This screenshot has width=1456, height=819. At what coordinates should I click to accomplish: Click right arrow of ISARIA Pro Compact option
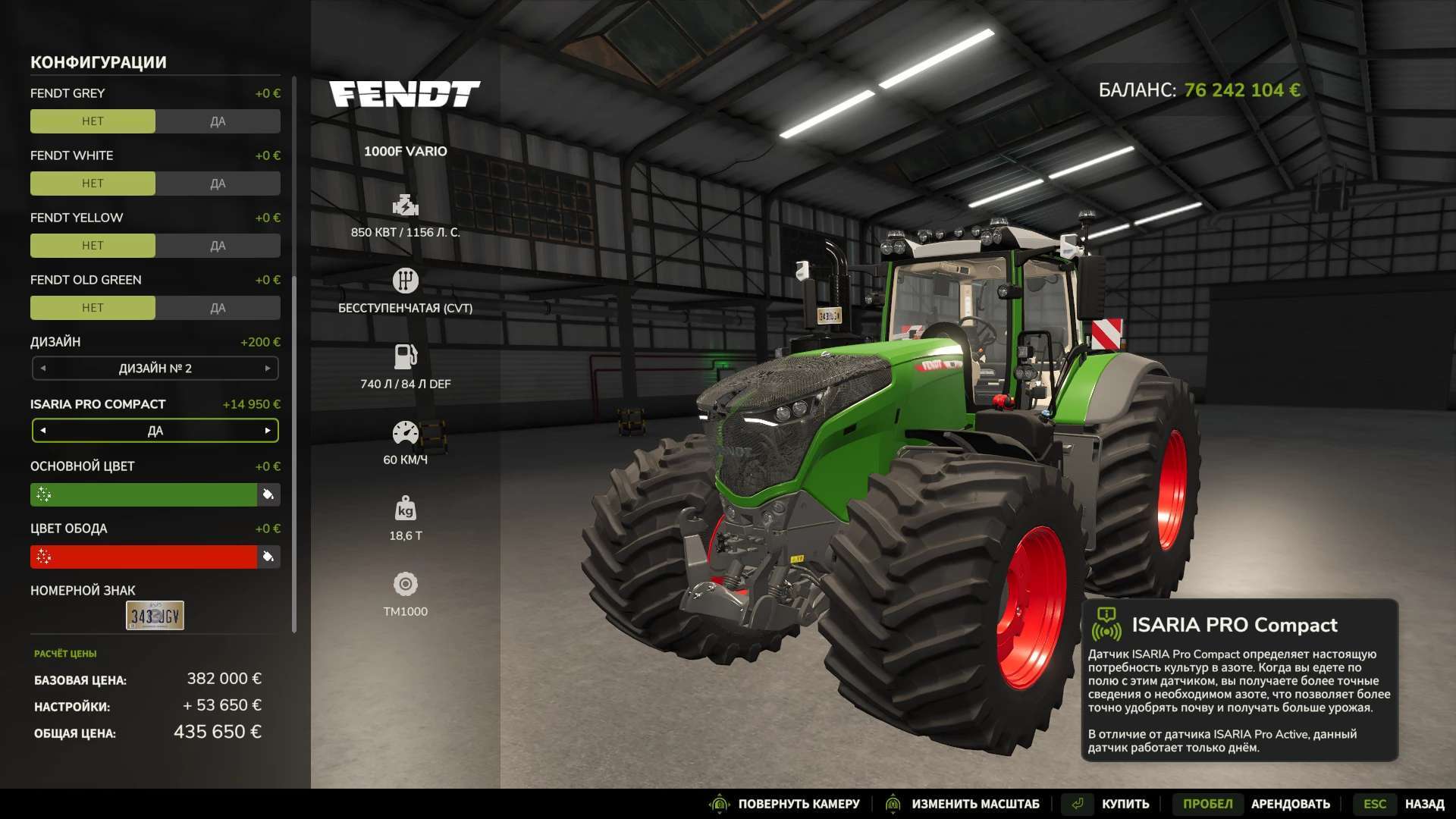click(268, 431)
